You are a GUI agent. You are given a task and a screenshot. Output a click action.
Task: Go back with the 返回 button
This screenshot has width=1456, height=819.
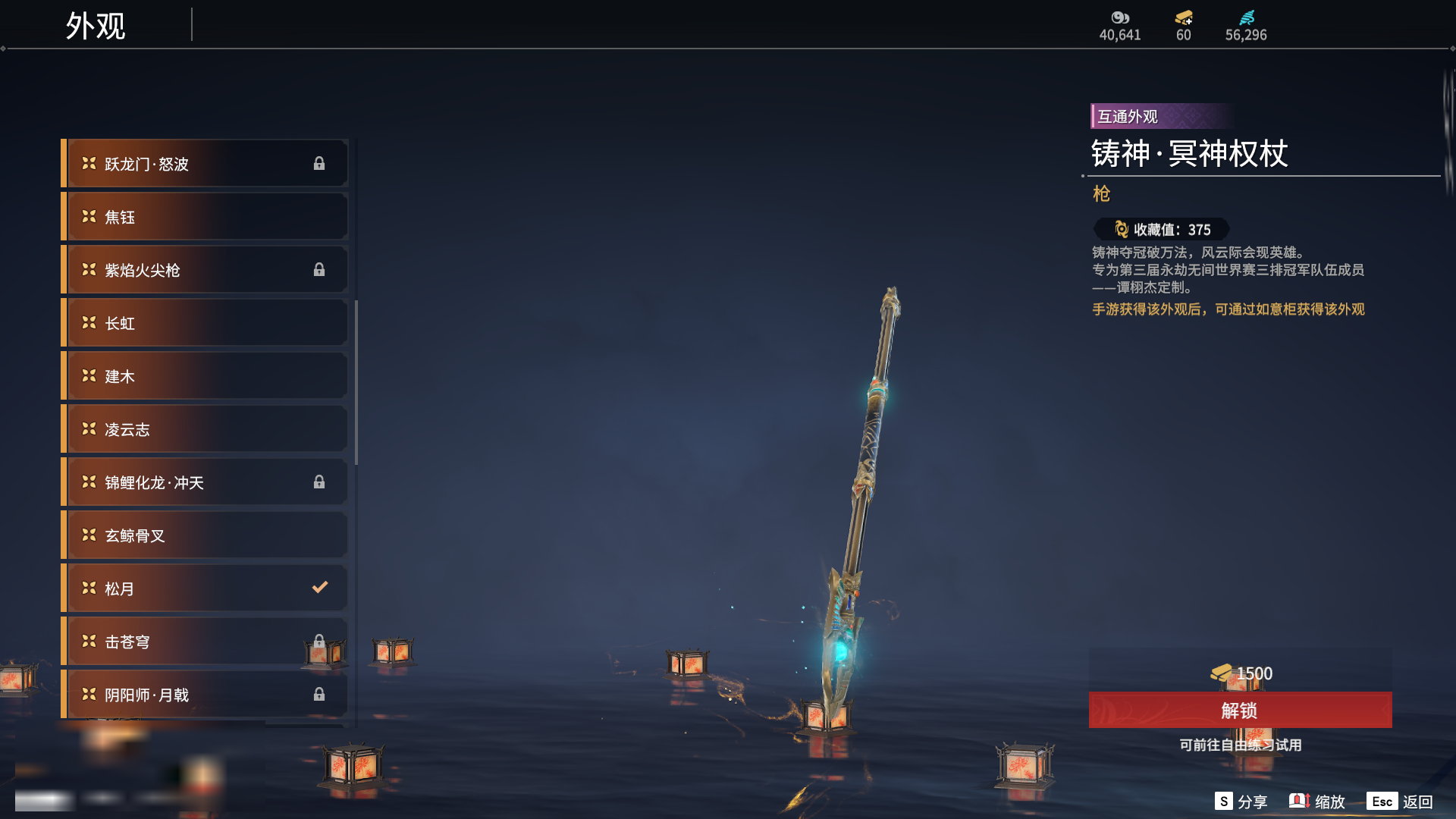[1401, 802]
